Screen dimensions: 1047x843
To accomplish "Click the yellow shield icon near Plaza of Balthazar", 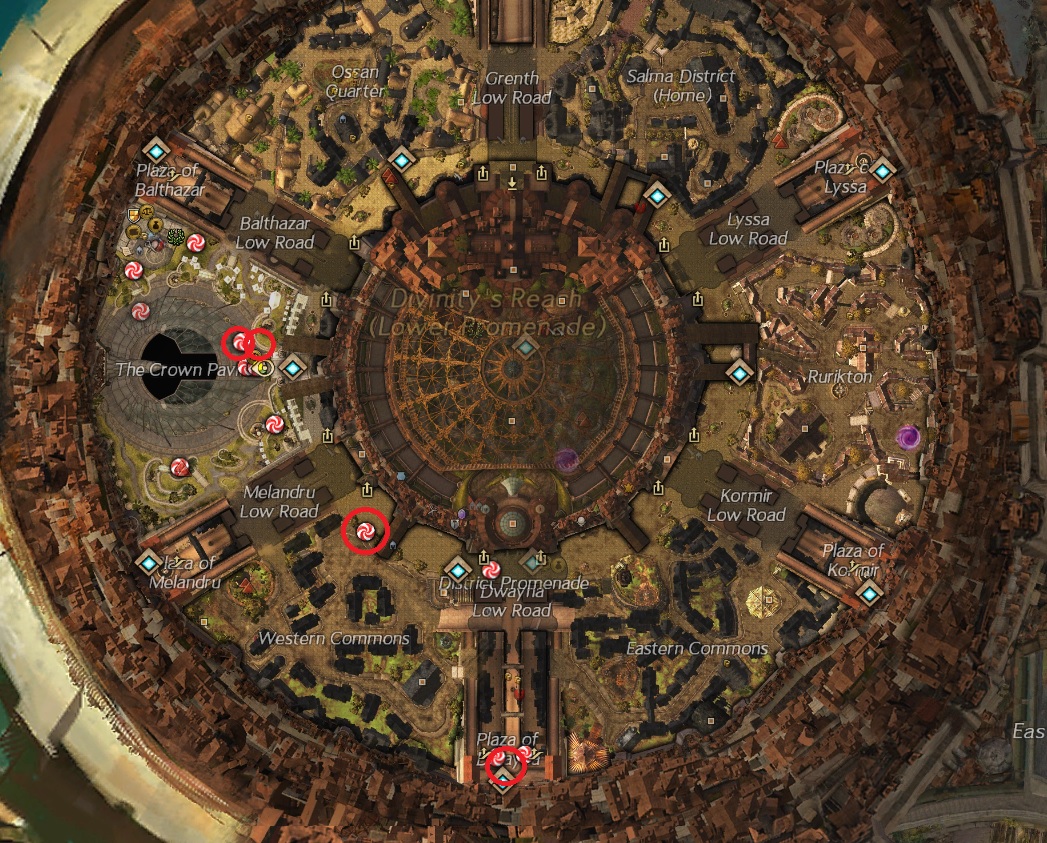I will pos(133,214).
